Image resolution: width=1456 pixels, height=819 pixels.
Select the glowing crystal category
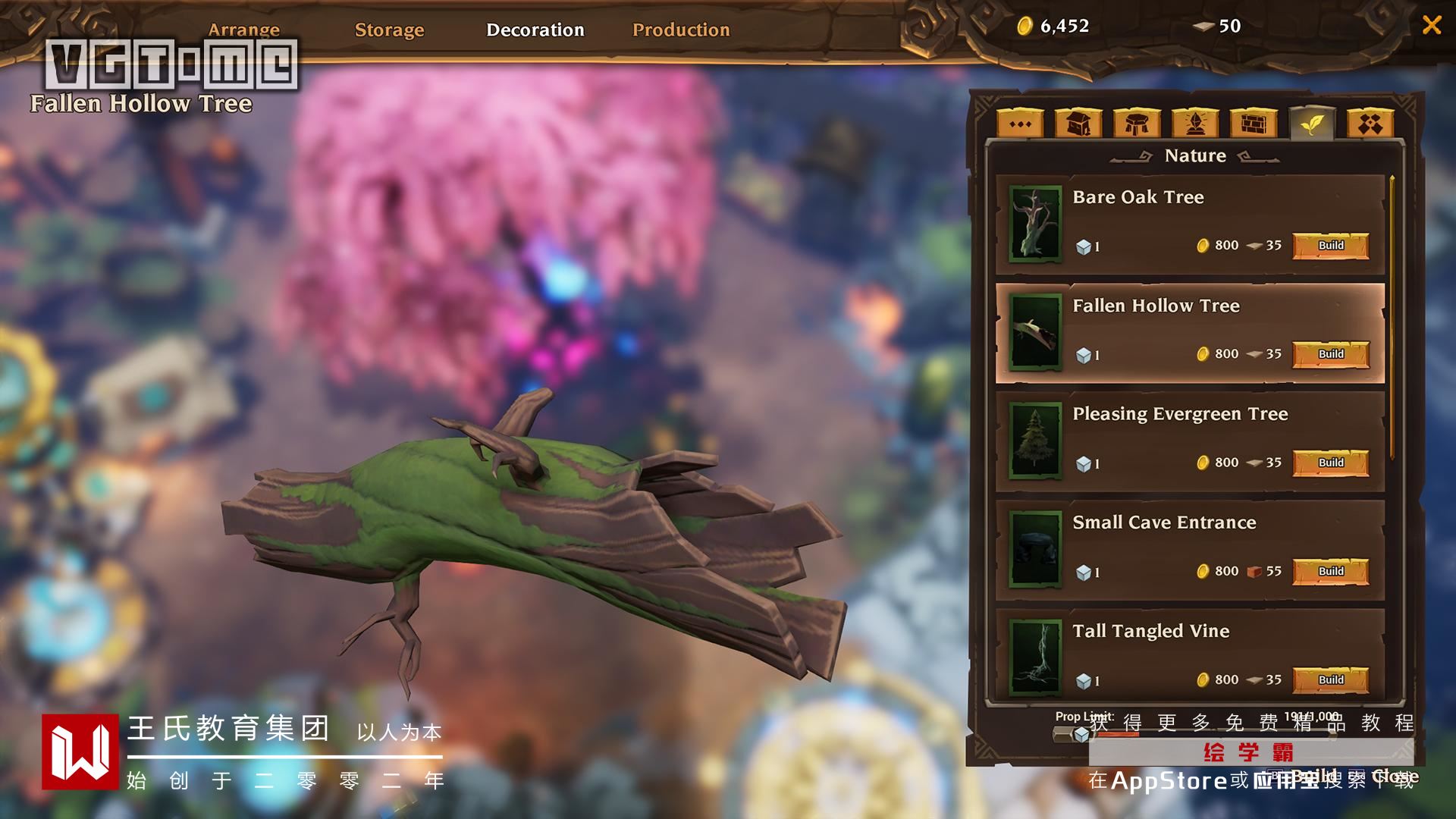click(x=1195, y=124)
